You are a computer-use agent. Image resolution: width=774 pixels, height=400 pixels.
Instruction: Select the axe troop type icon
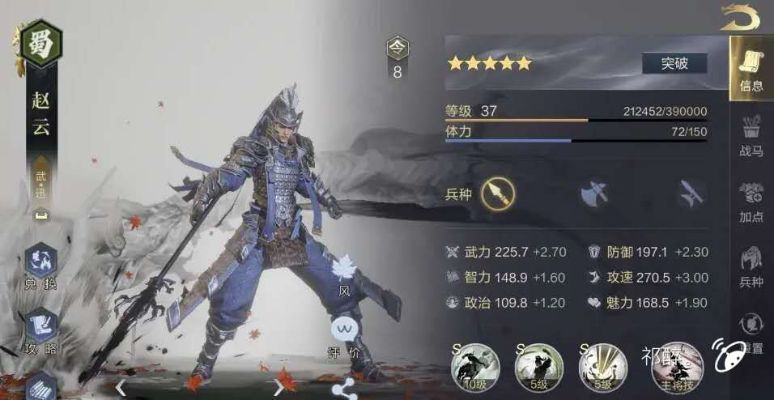tap(593, 192)
